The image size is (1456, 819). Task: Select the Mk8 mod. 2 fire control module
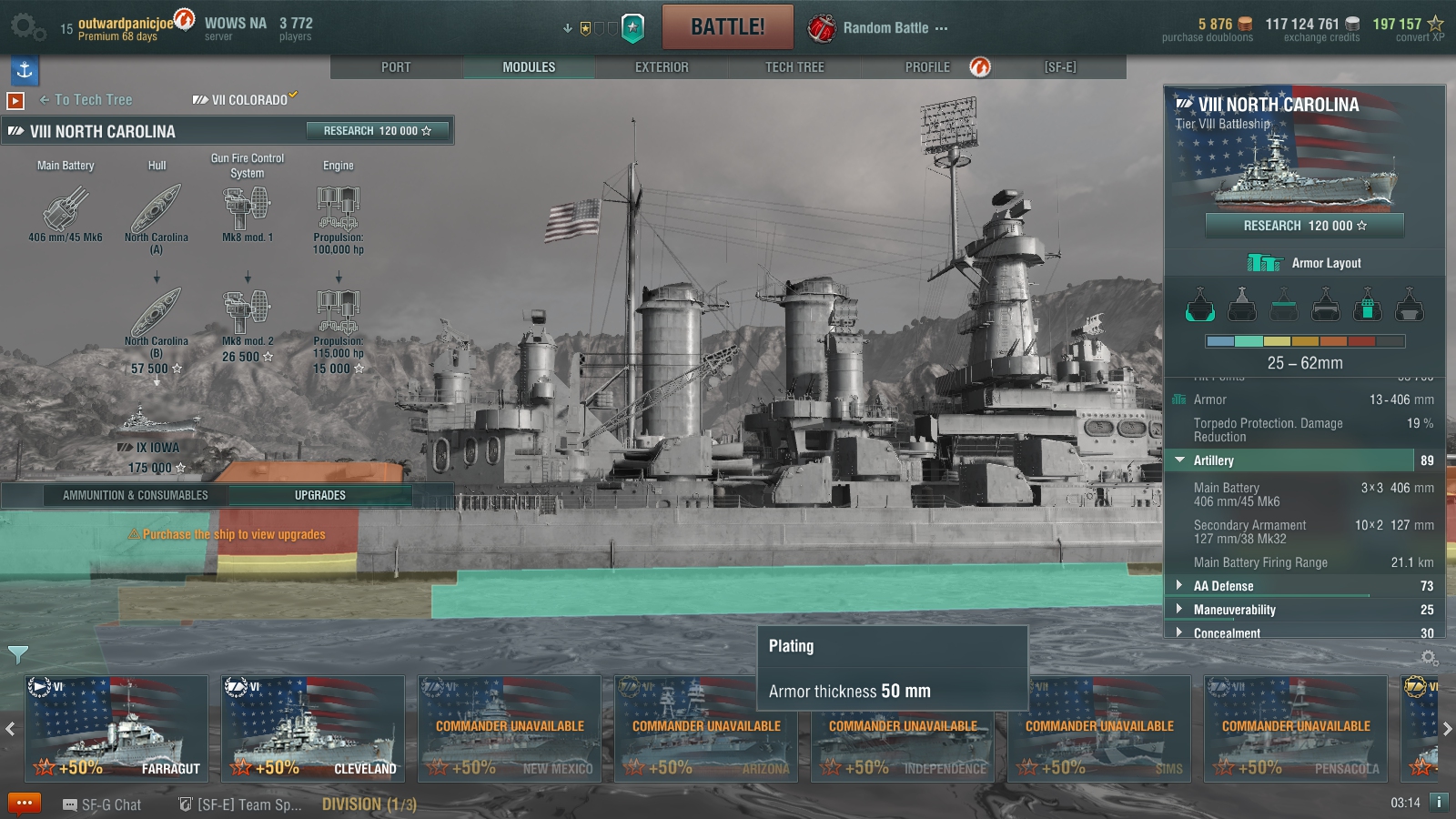pos(248,314)
